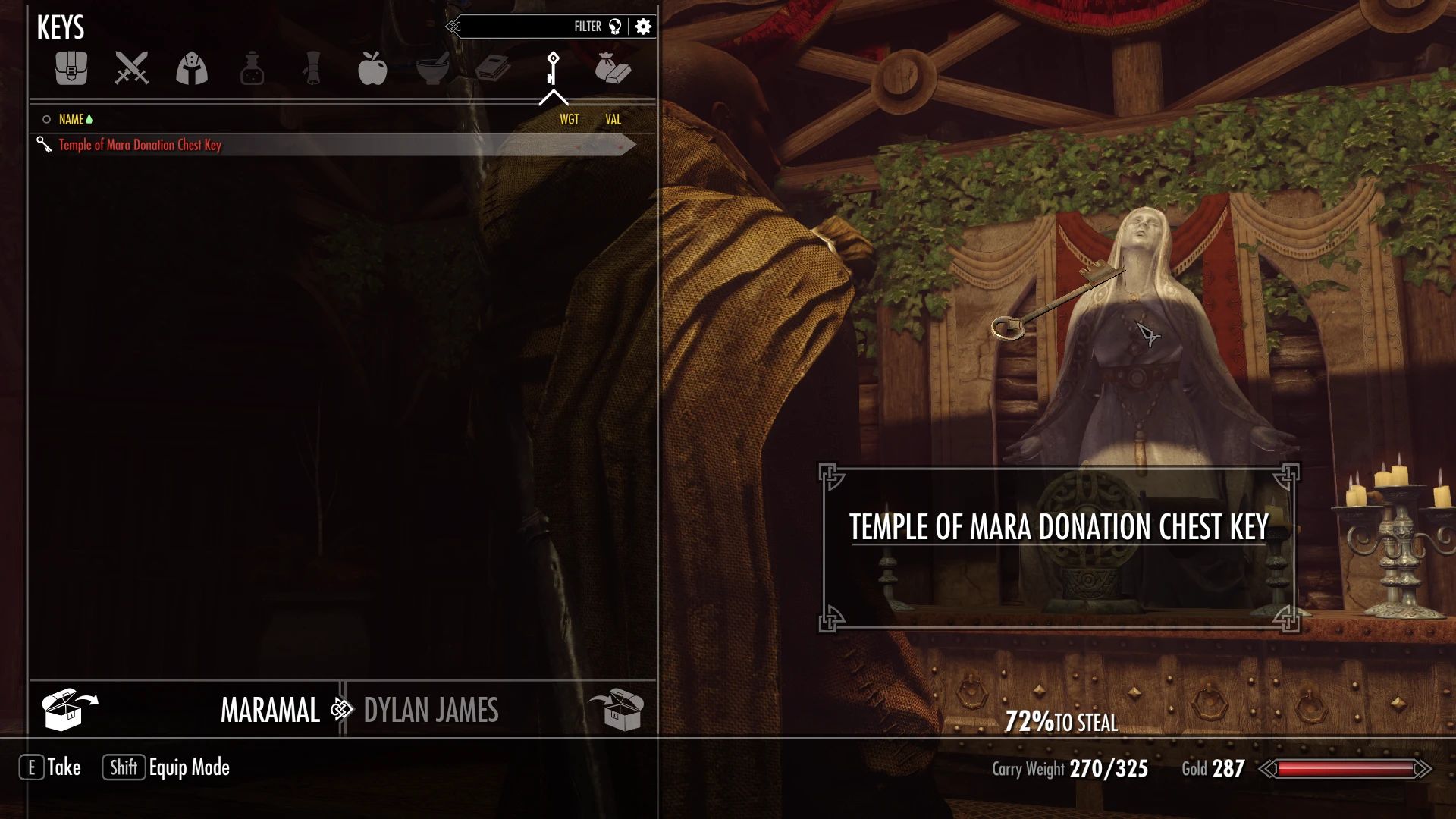Screen dimensions: 1456x819
Task: Select the food category apple icon
Action: click(373, 69)
